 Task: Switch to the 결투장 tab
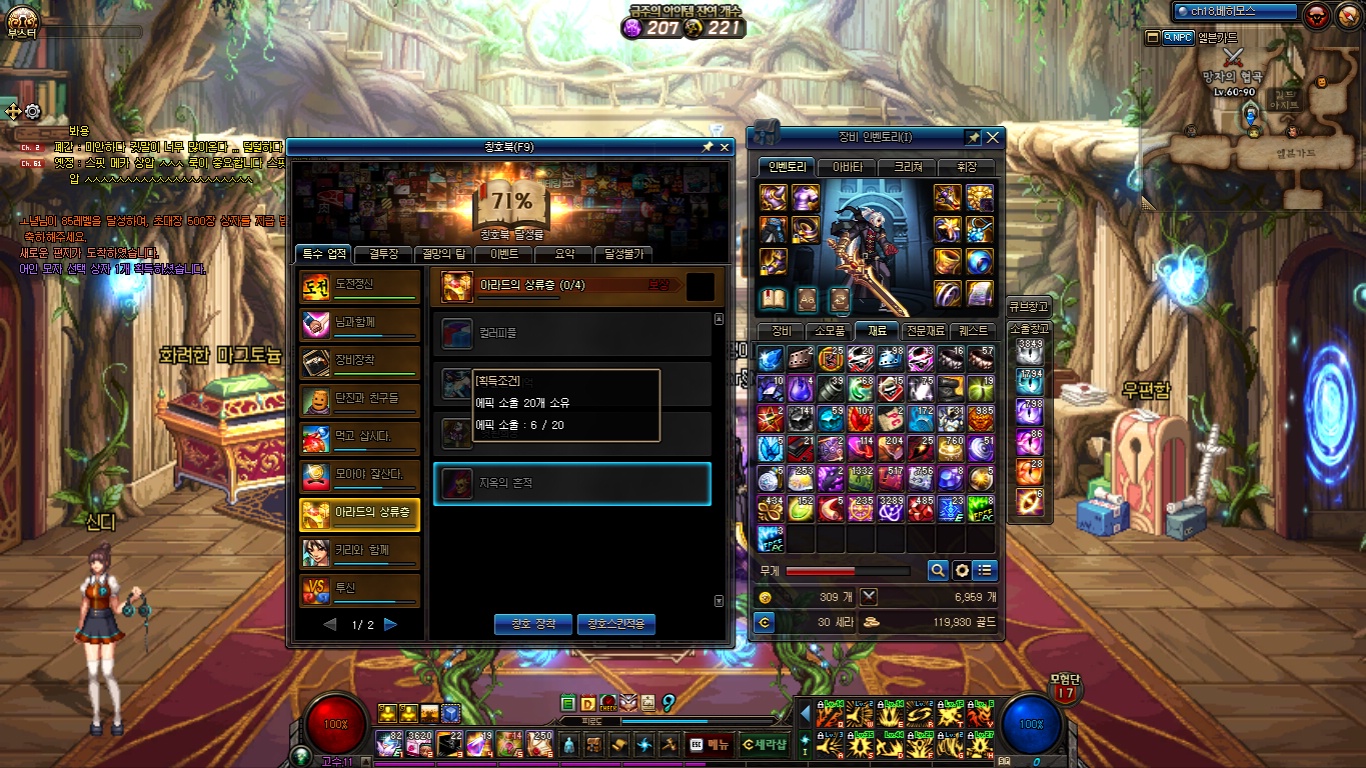click(384, 254)
